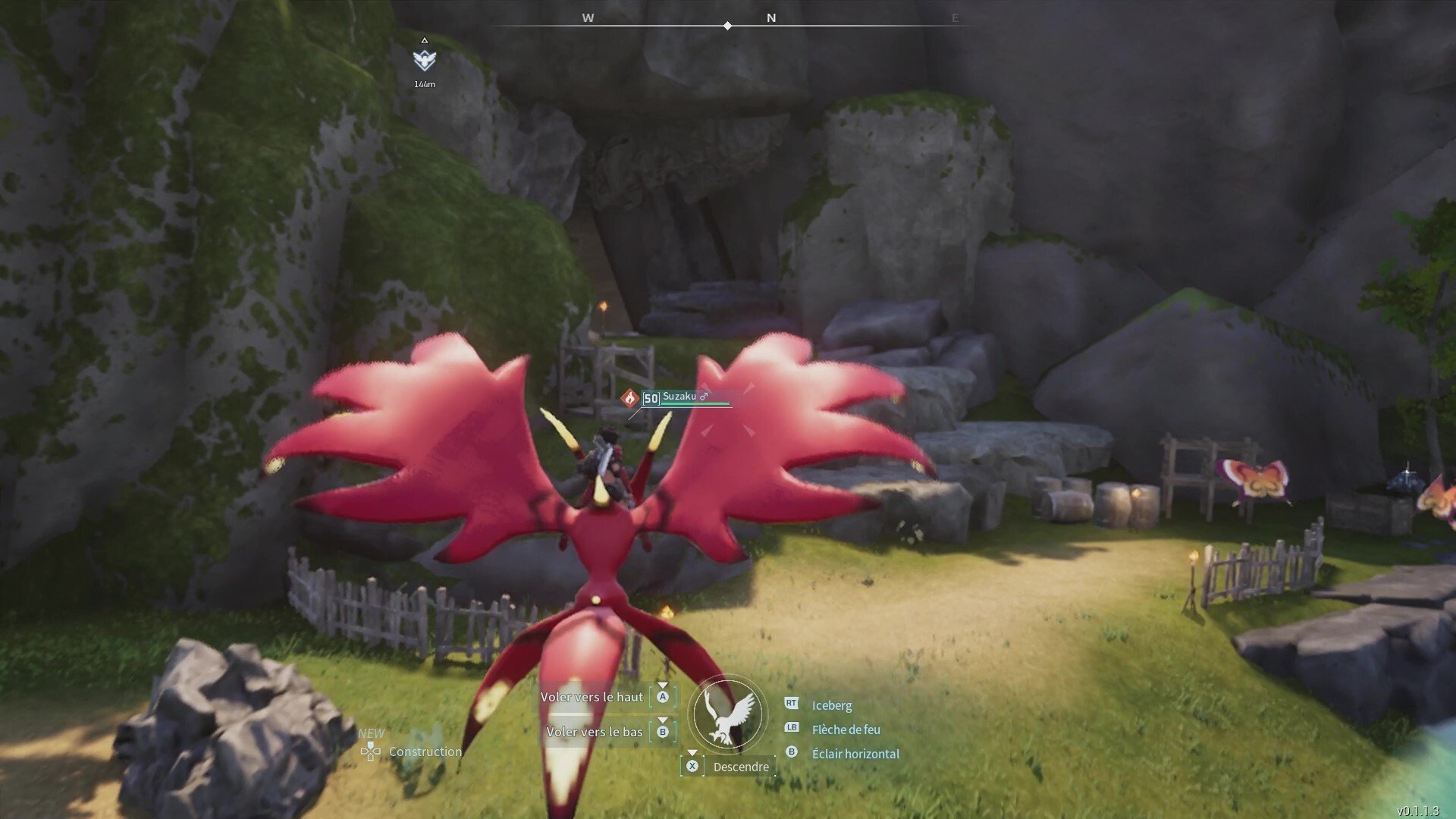Toggle Voler vers le bas with button B
This screenshot has width=1456, height=819.
tap(664, 732)
